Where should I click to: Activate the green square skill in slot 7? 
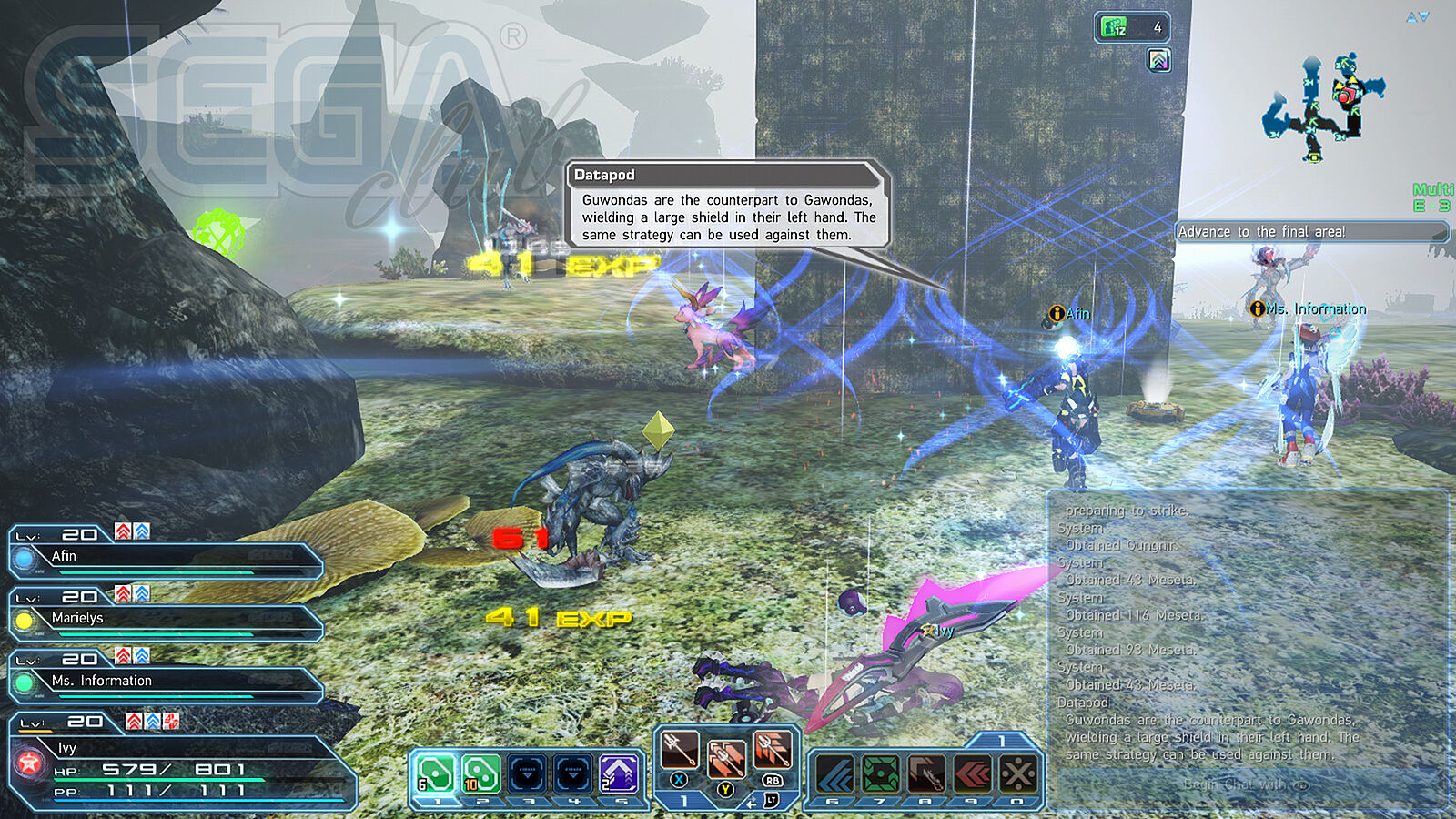tap(880, 774)
